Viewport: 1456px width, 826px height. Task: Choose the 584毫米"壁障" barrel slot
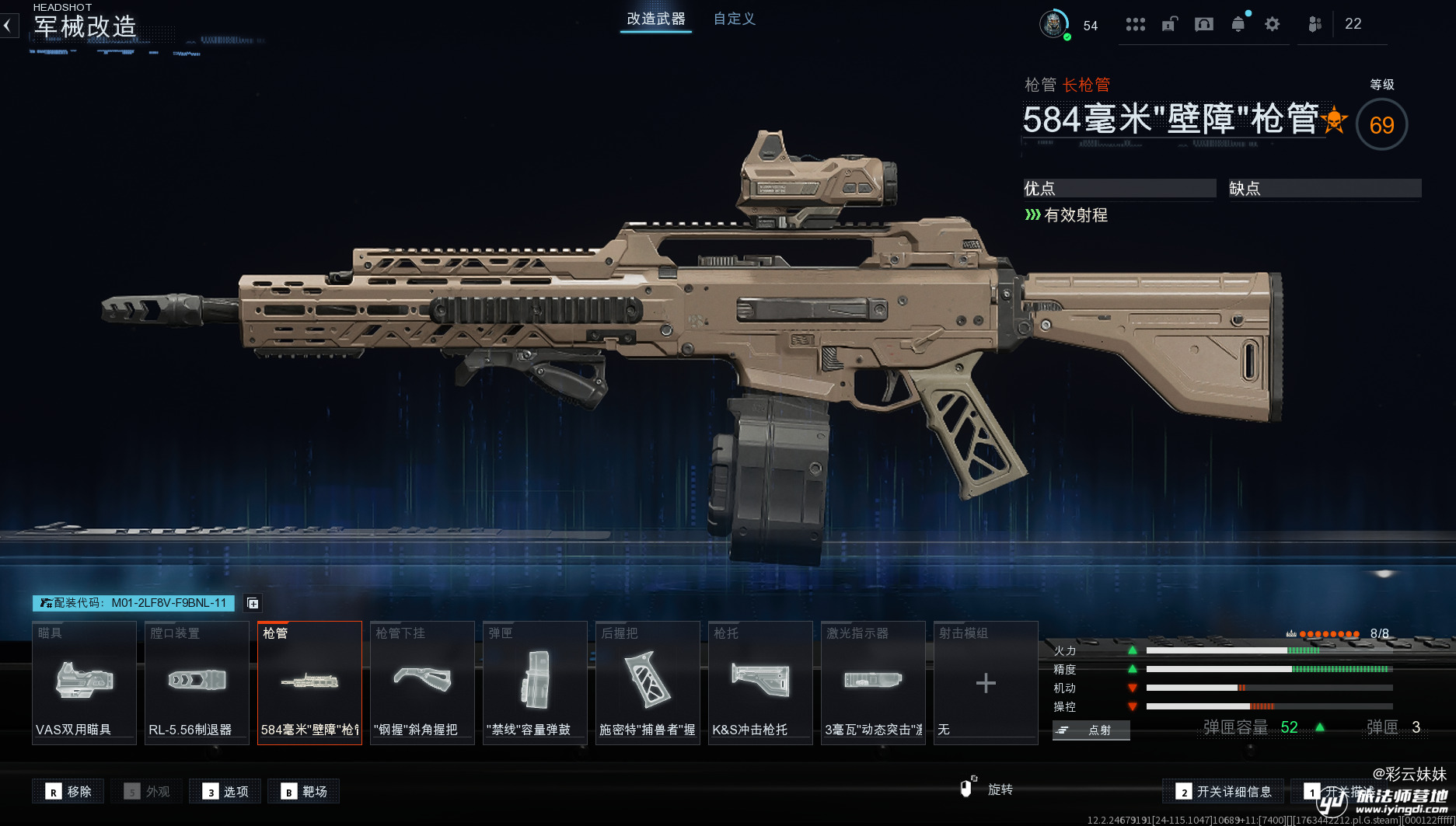point(309,682)
